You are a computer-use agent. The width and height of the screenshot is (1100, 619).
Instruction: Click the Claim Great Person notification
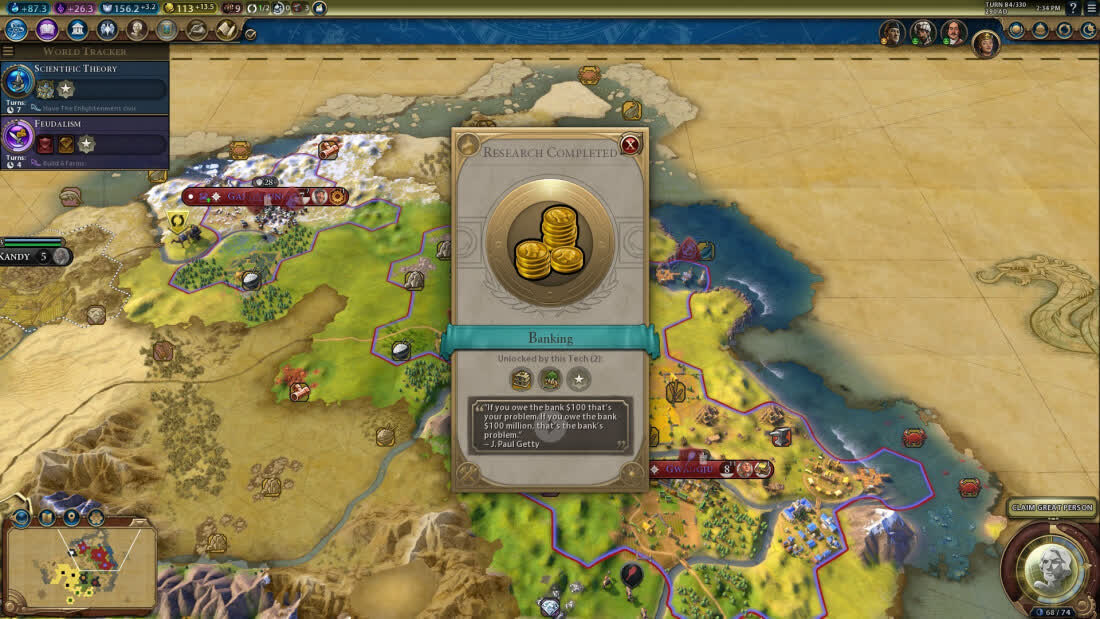1052,508
